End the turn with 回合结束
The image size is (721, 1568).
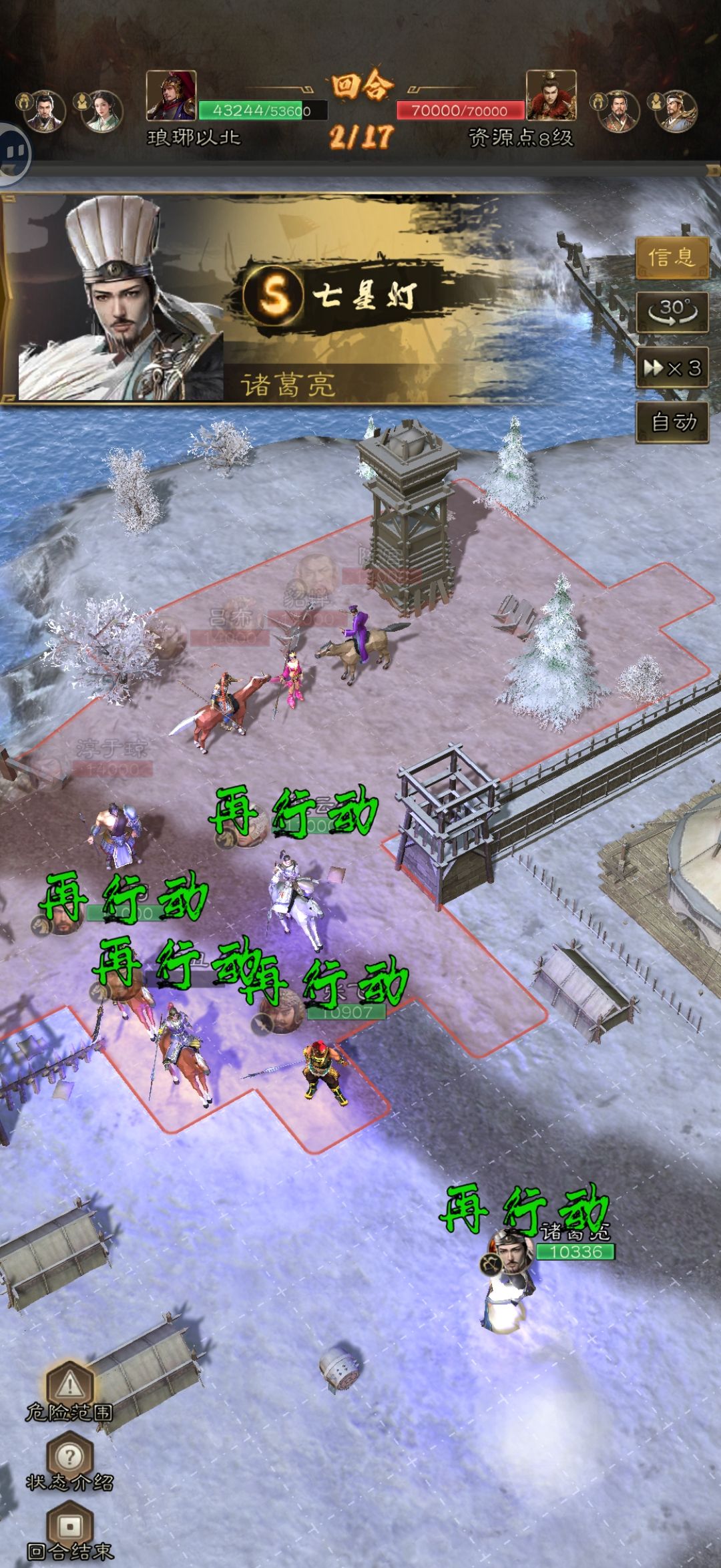[69, 1528]
